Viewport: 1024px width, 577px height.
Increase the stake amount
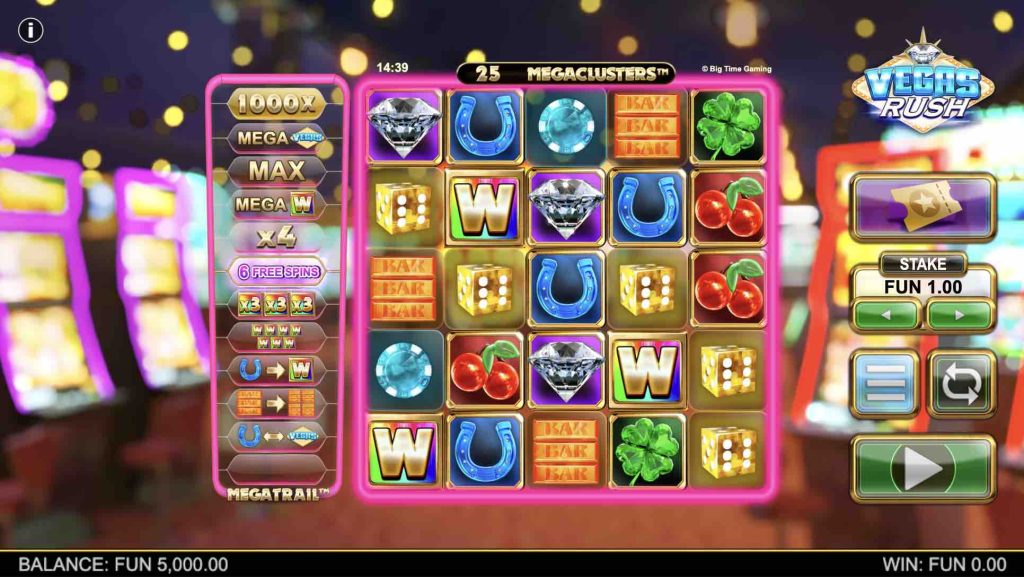click(x=959, y=315)
